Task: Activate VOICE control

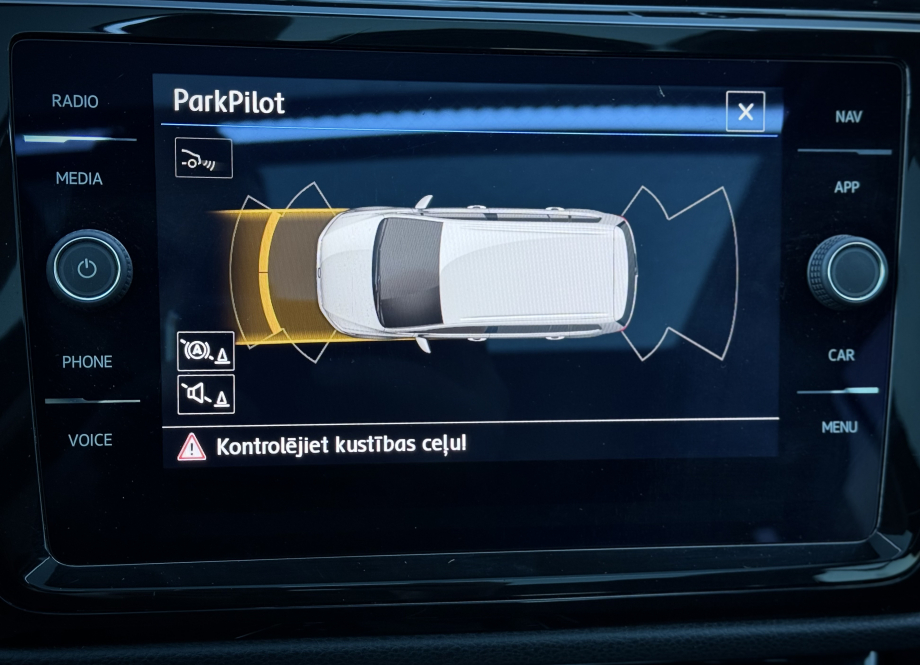Action: [x=90, y=440]
